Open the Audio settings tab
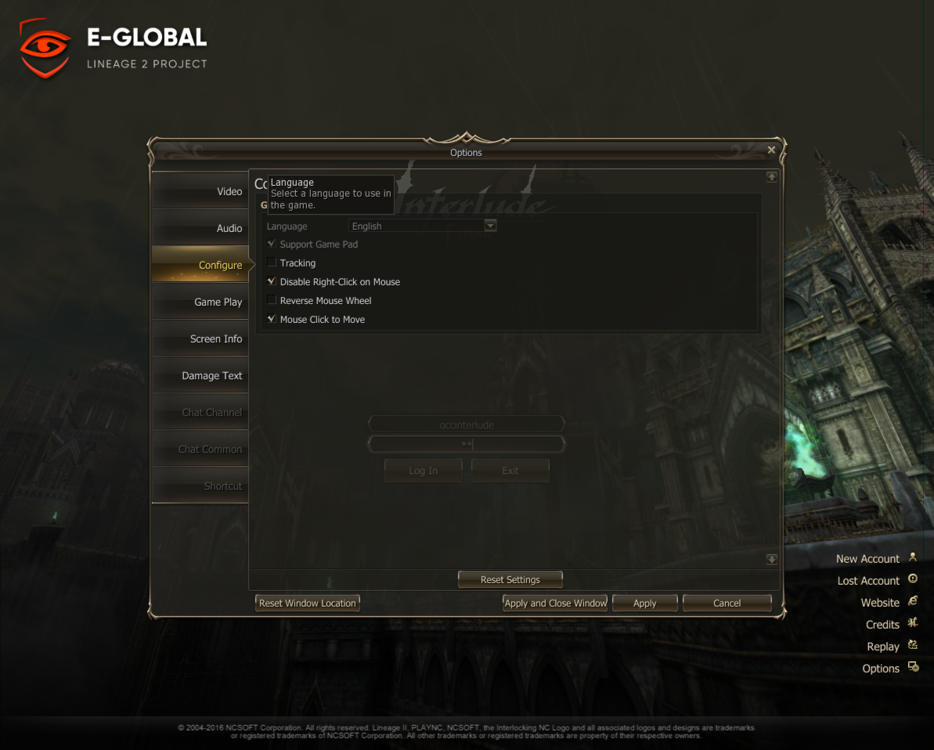 [x=201, y=228]
